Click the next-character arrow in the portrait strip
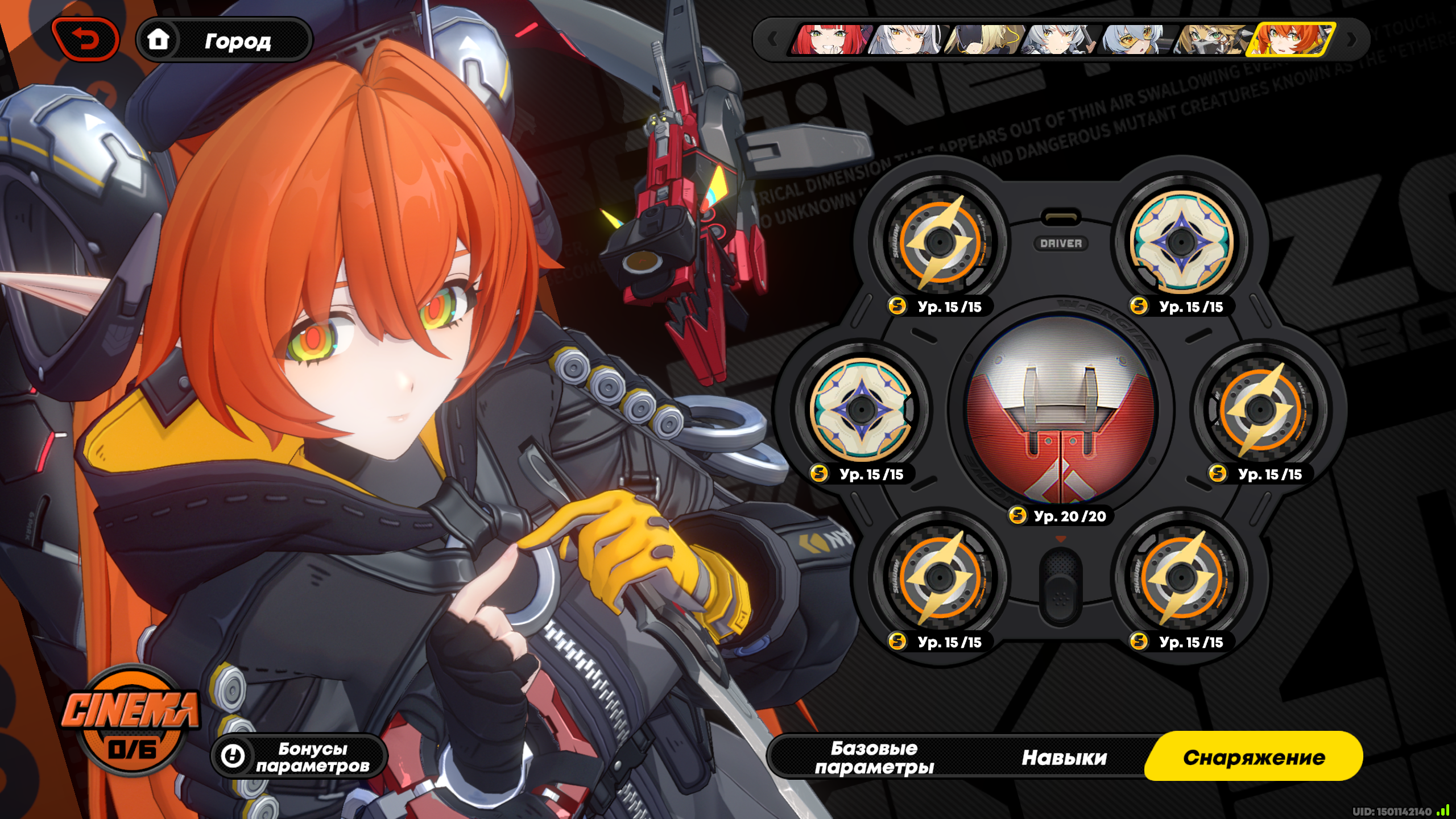 (x=1352, y=40)
